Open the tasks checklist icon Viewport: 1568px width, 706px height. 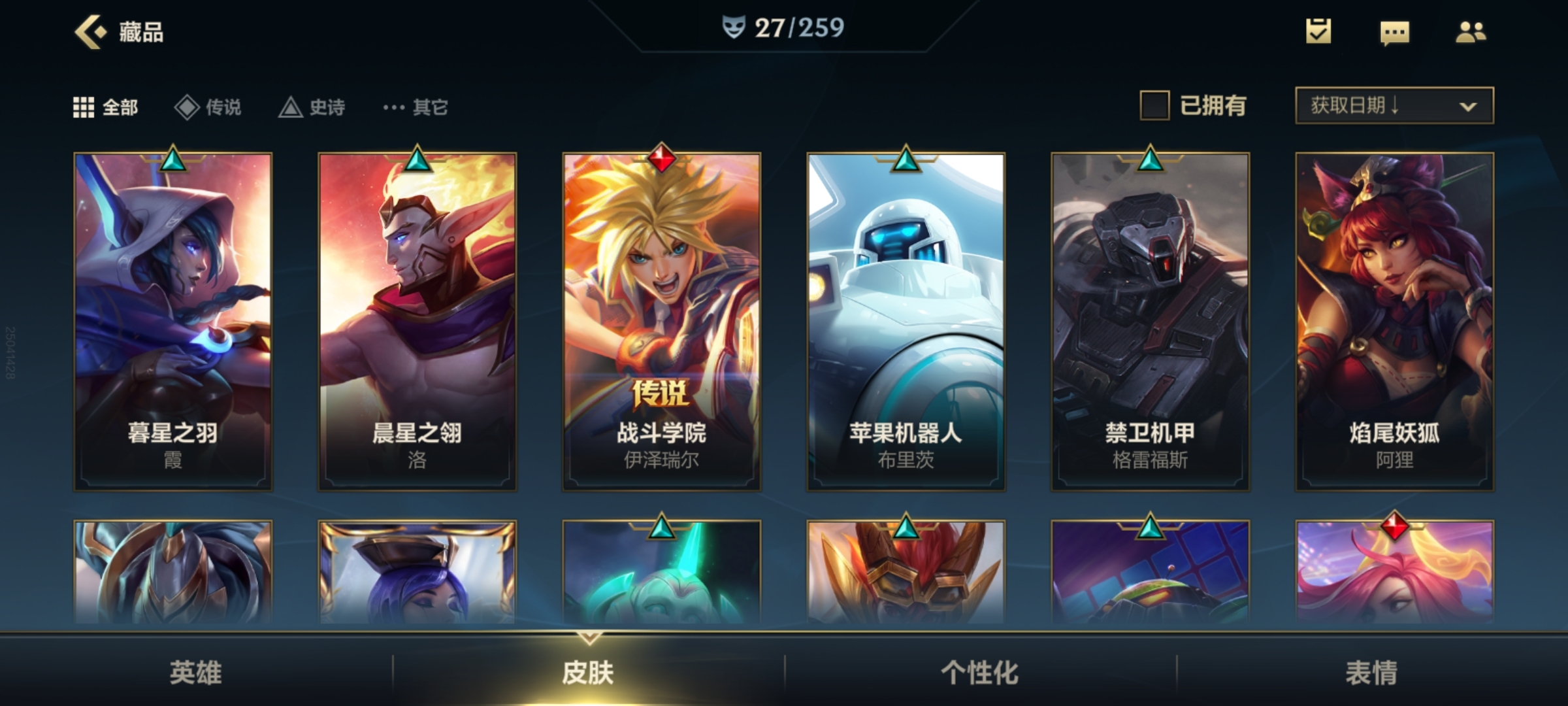[1318, 31]
